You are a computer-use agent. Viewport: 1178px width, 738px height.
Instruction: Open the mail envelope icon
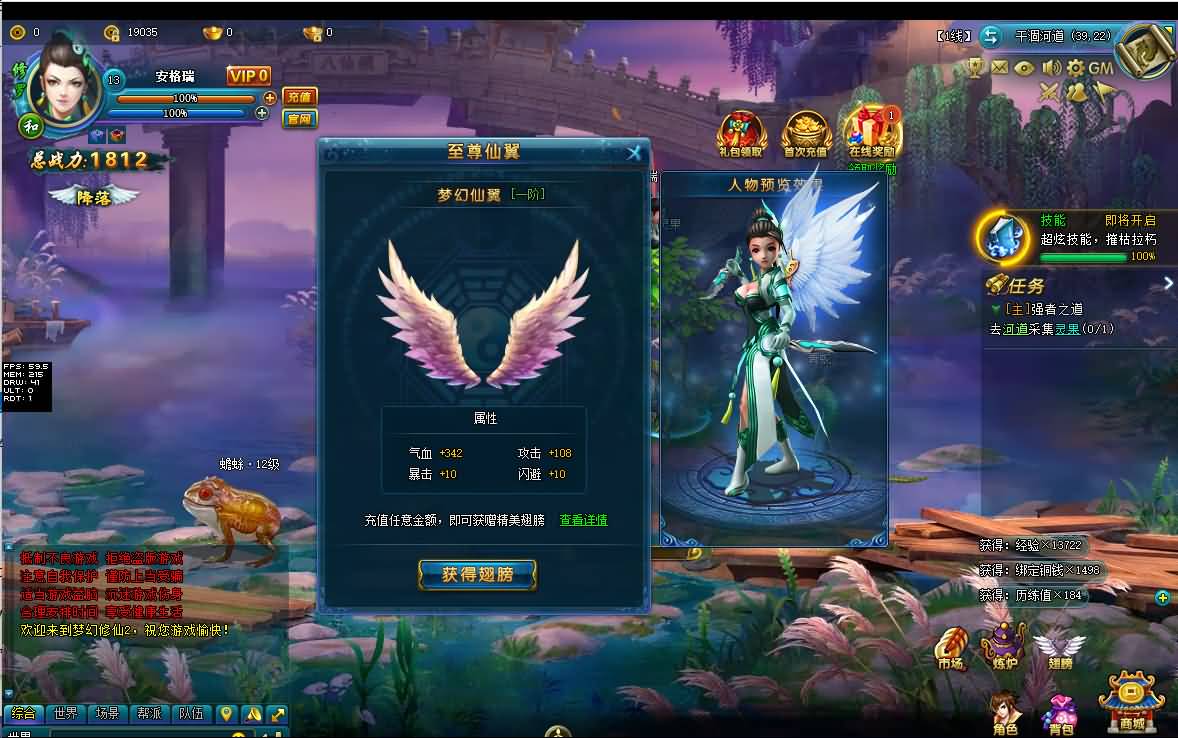pos(999,68)
